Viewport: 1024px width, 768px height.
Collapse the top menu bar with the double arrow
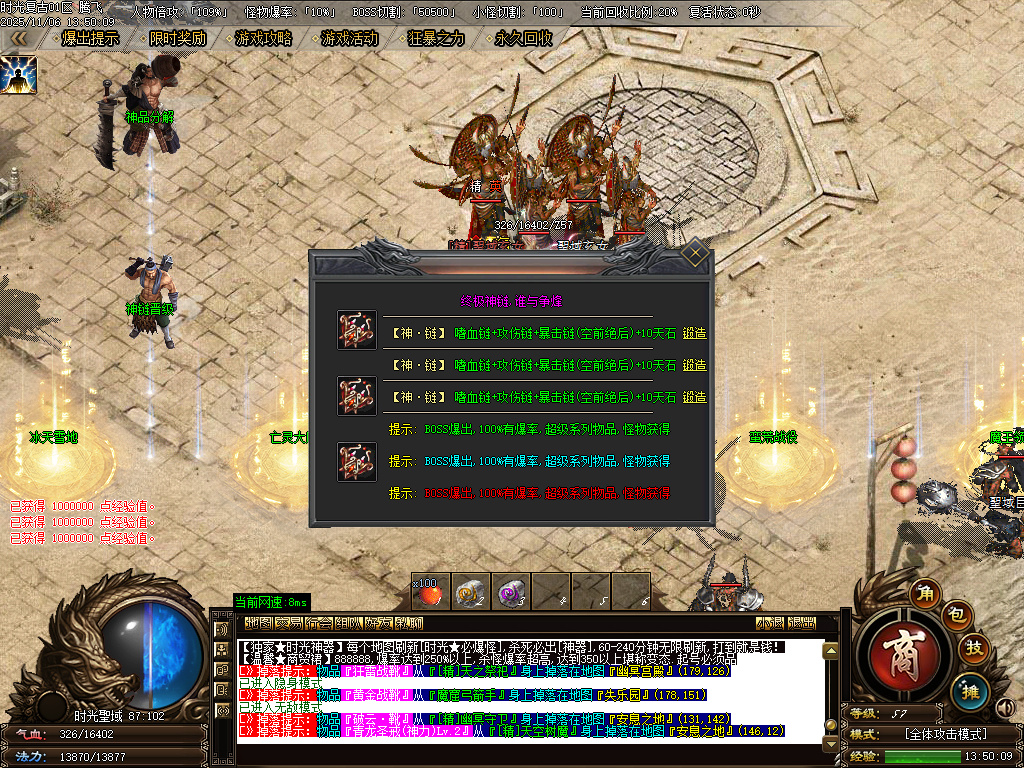coord(19,39)
